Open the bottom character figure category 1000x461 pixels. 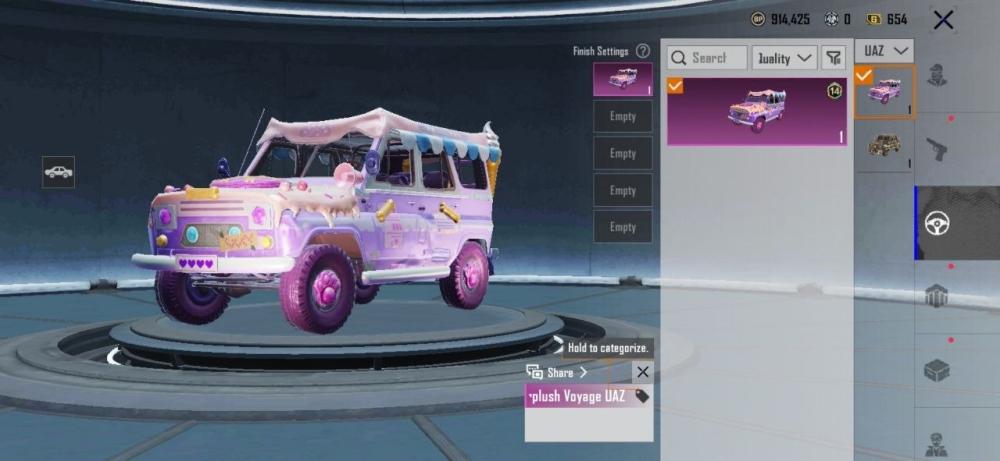[936, 440]
